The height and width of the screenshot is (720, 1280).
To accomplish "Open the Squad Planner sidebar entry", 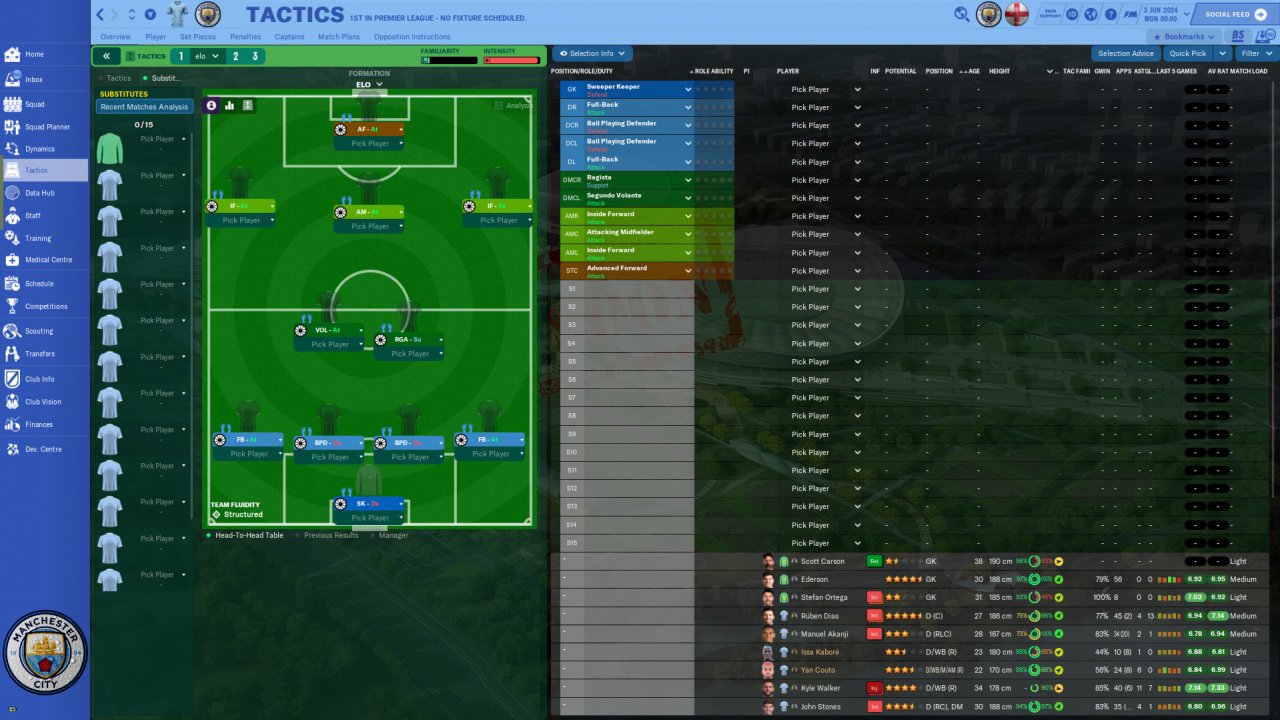I will point(47,127).
